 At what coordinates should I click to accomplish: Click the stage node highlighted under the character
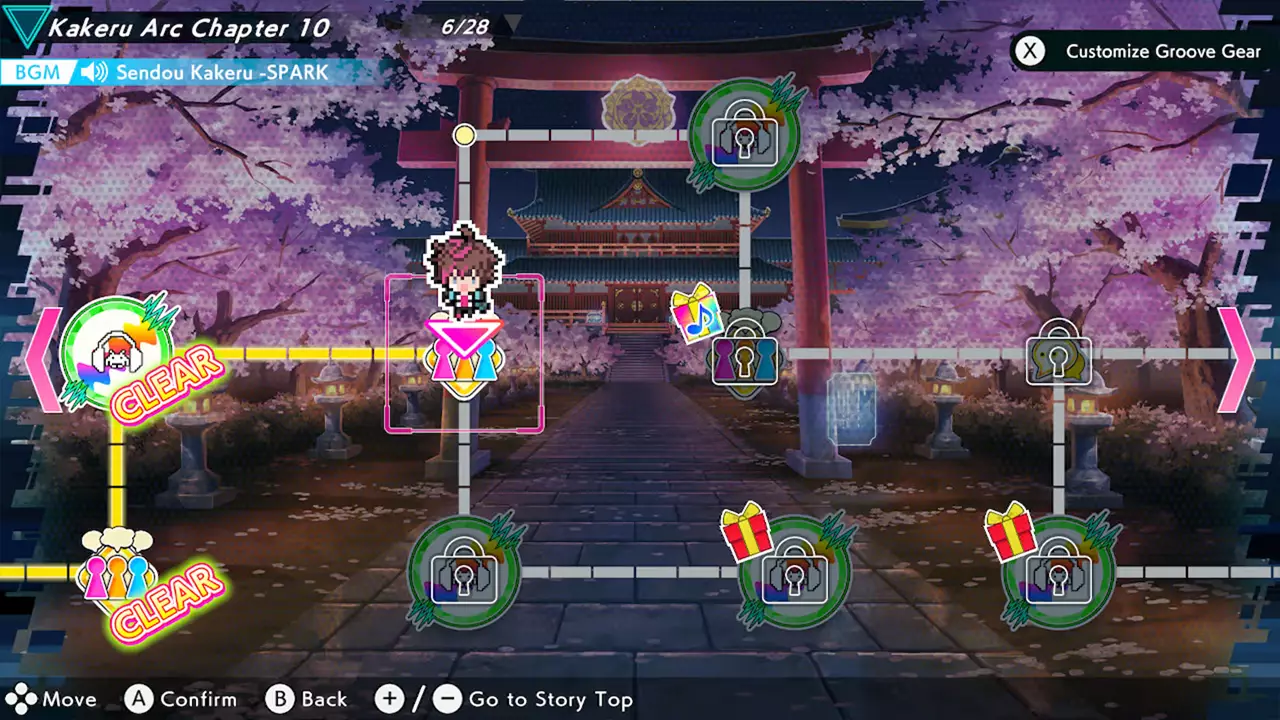(463, 360)
